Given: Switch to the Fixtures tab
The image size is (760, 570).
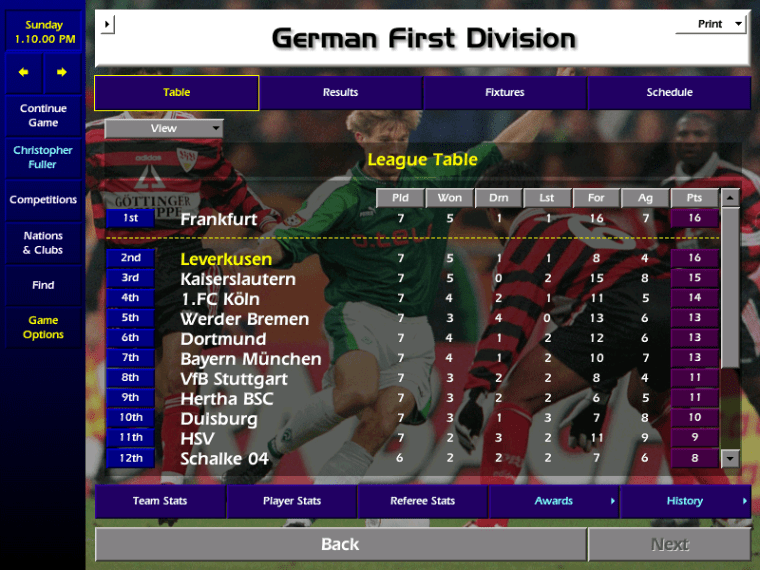Looking at the screenshot, I should (505, 92).
